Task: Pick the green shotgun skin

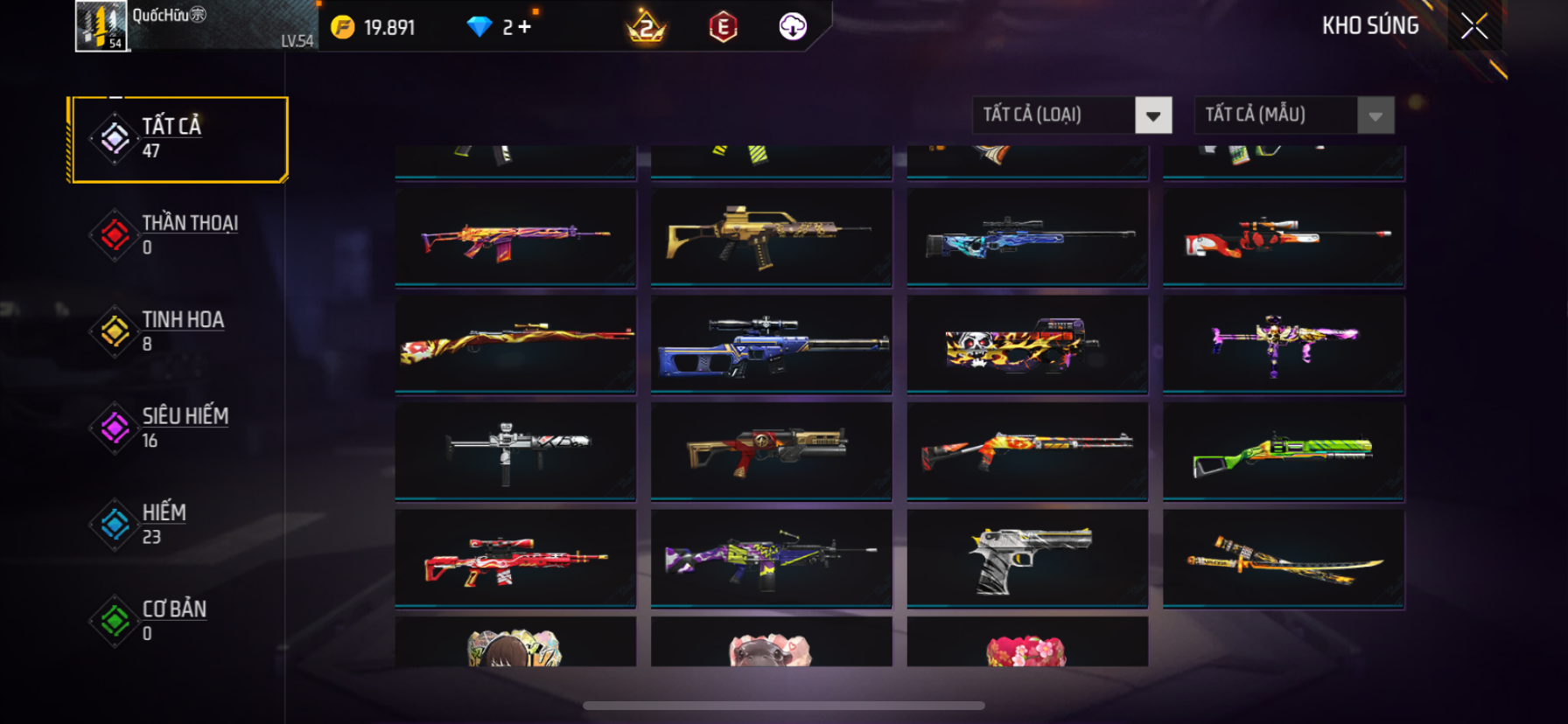Action: click(x=1284, y=451)
